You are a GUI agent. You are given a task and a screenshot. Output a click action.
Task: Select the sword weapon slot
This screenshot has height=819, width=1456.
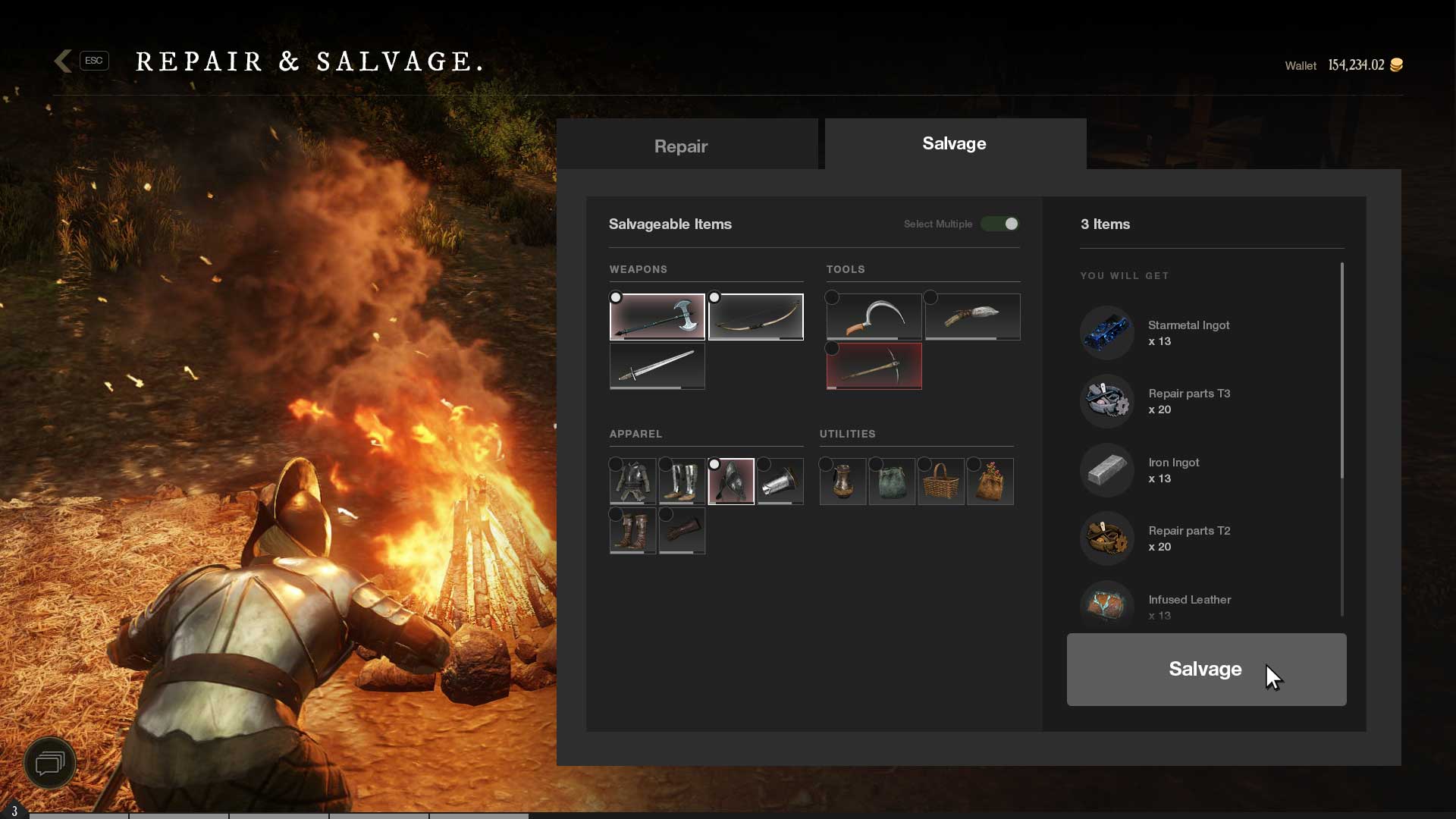(x=657, y=366)
